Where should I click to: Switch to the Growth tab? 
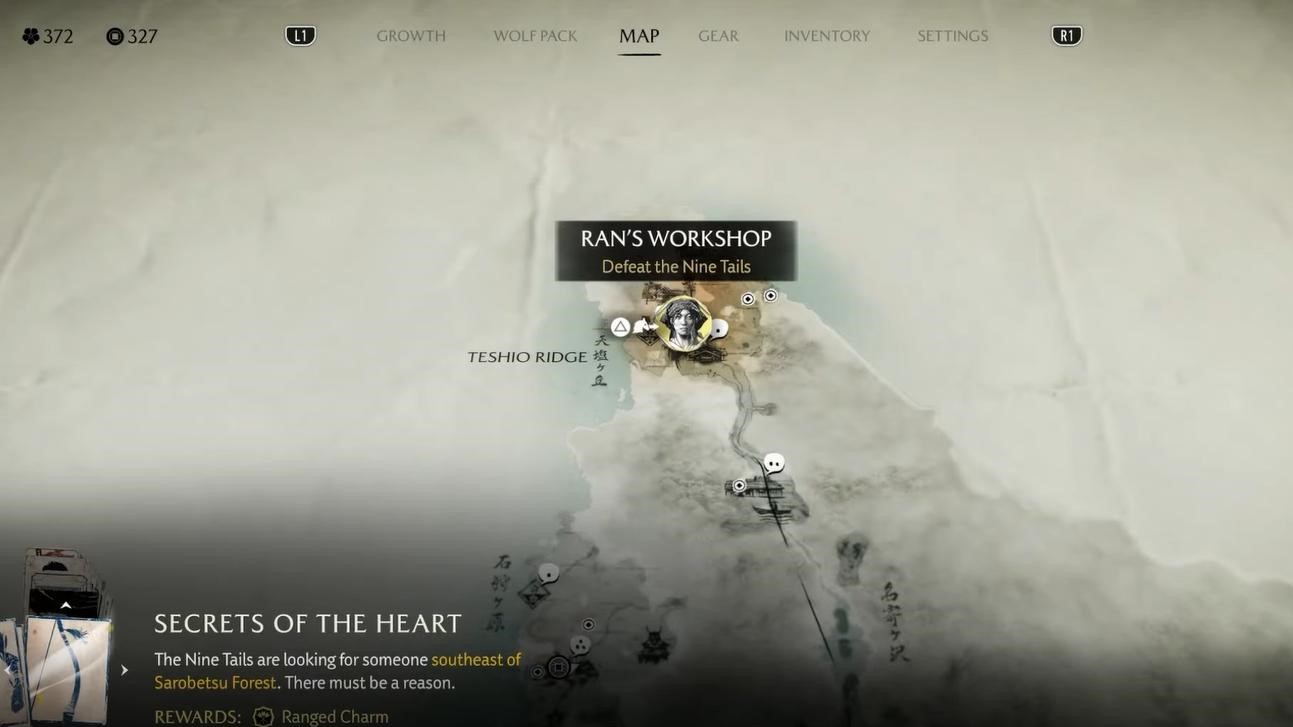click(411, 36)
